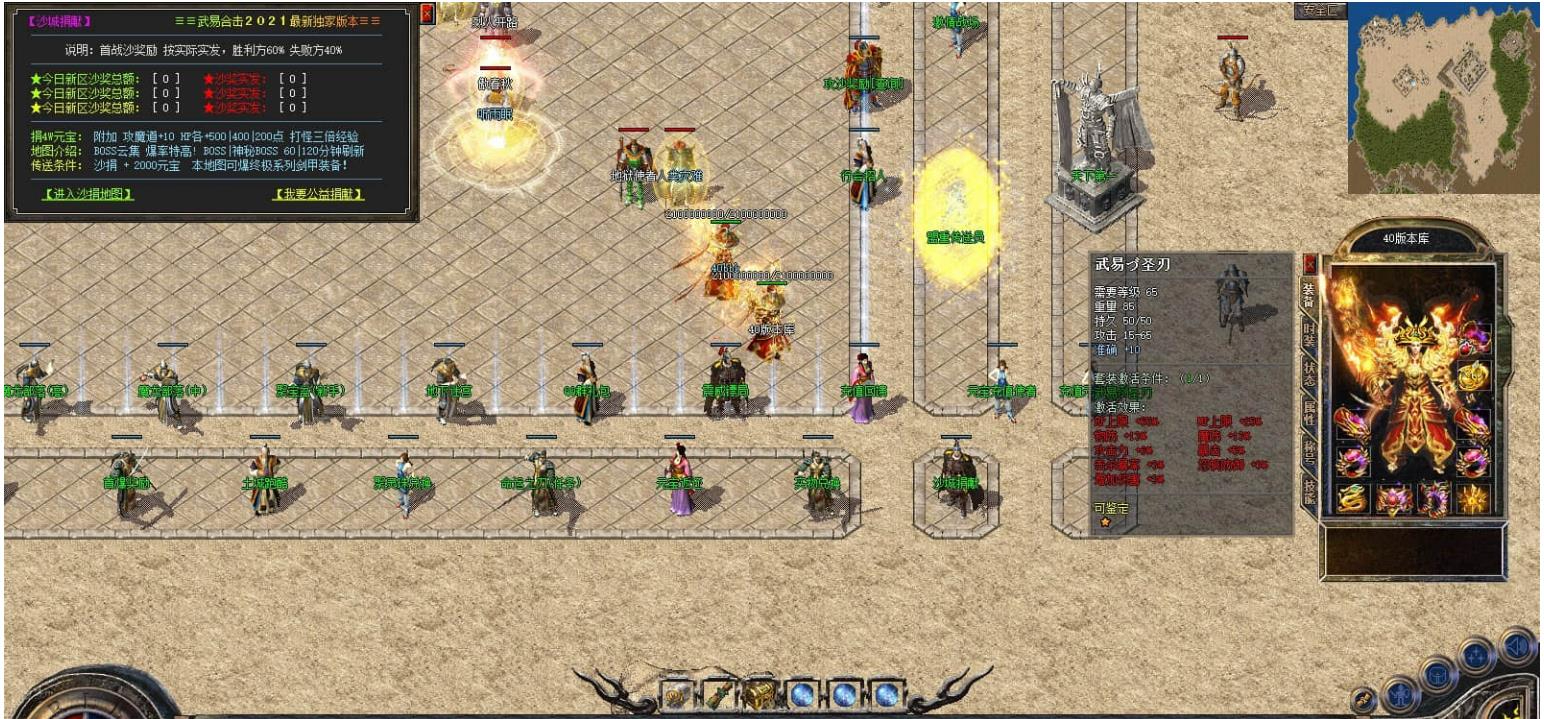Use the shell item in hotbar
This screenshot has width=1544, height=719.
click(676, 693)
